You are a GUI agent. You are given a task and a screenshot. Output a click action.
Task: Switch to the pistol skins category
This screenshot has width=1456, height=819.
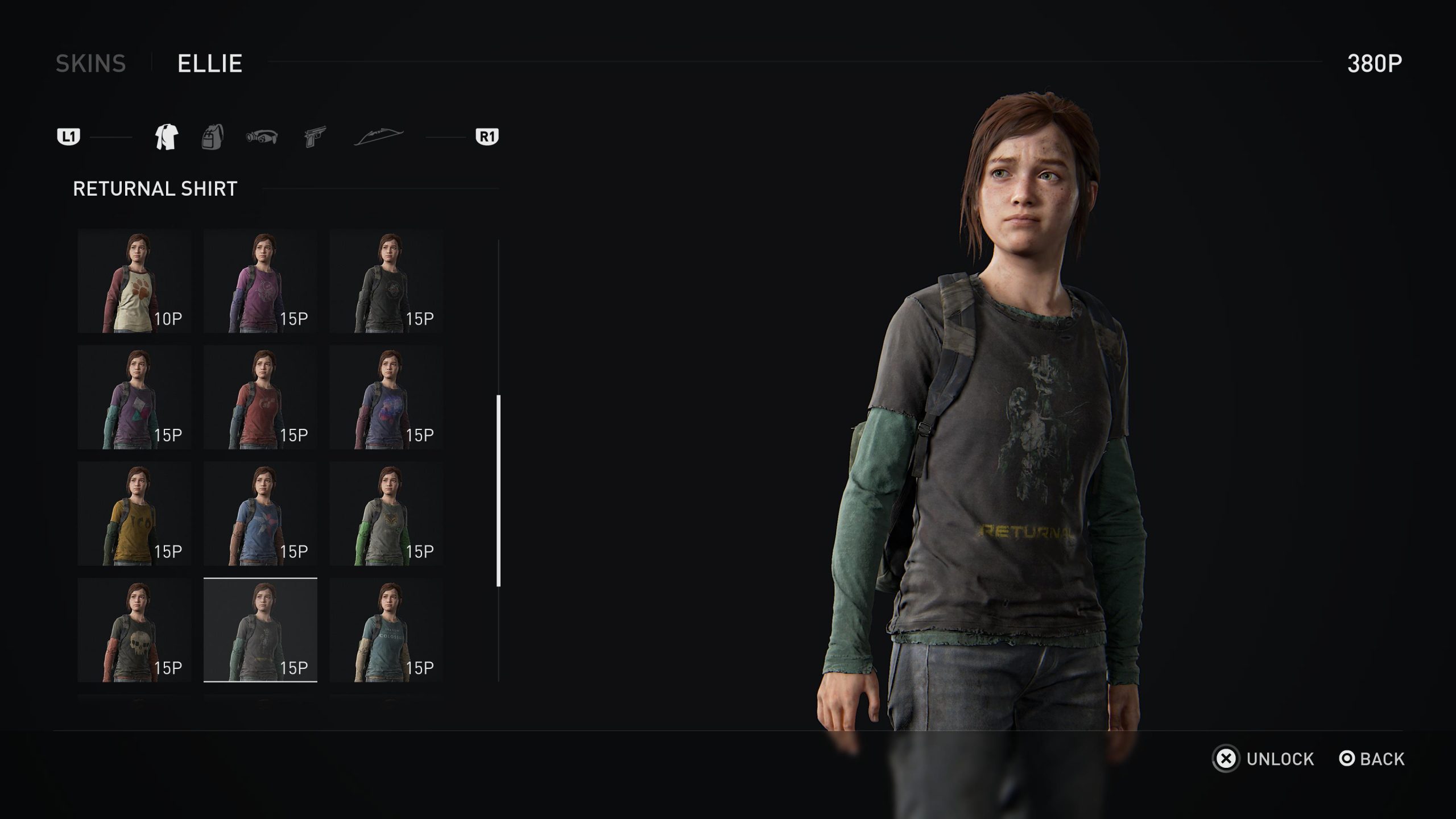[315, 137]
